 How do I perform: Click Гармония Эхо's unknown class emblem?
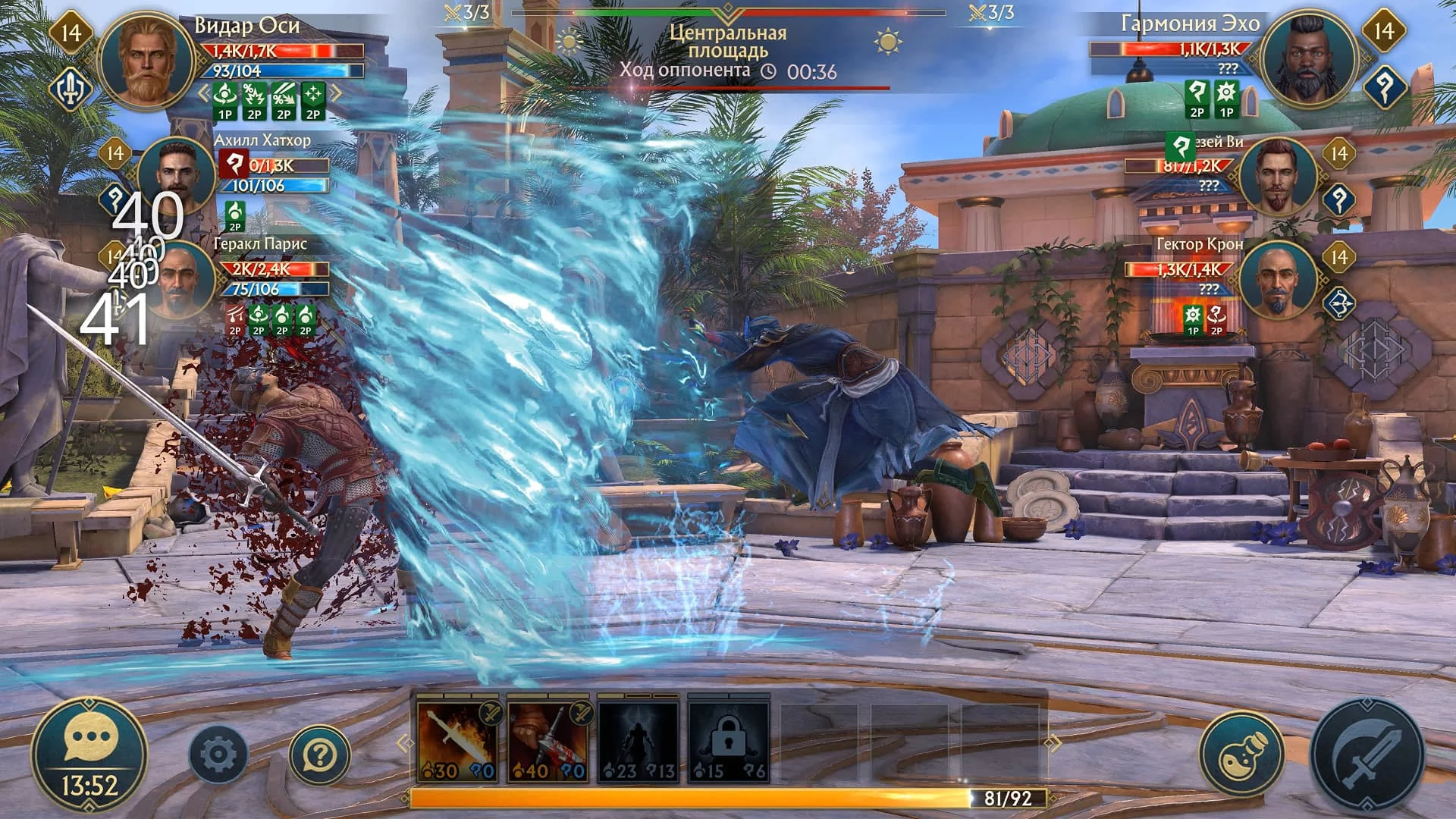pos(1384,87)
